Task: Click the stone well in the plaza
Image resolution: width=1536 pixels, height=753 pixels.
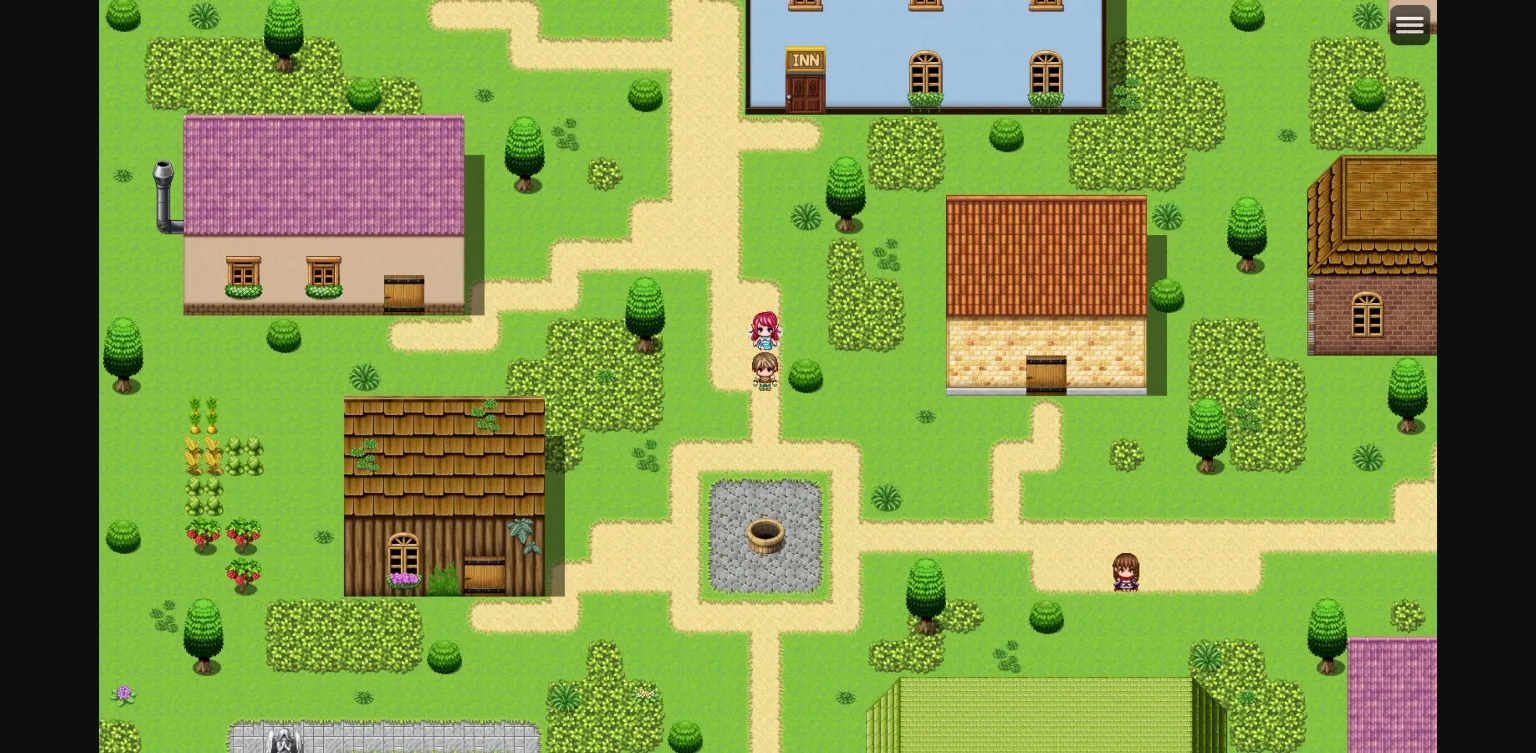Action: [x=766, y=535]
